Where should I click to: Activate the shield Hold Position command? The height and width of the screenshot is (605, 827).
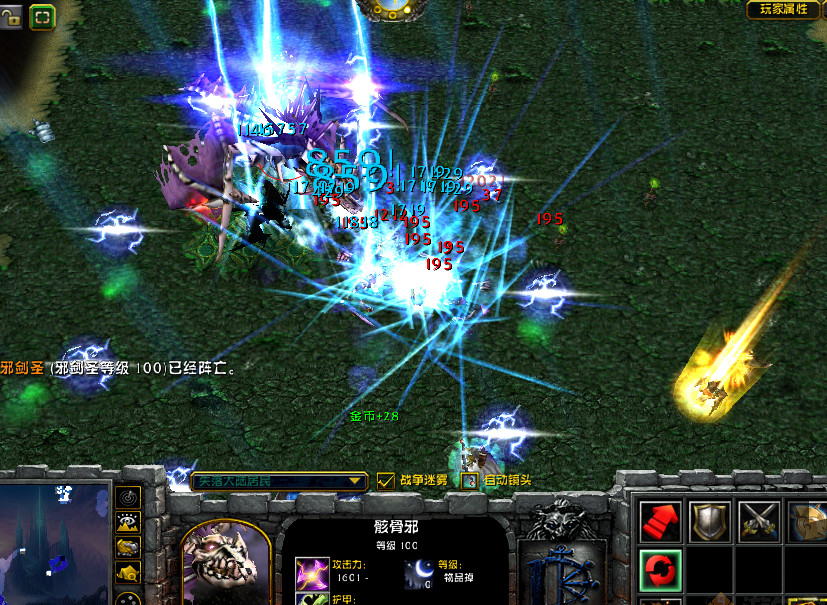[x=709, y=522]
